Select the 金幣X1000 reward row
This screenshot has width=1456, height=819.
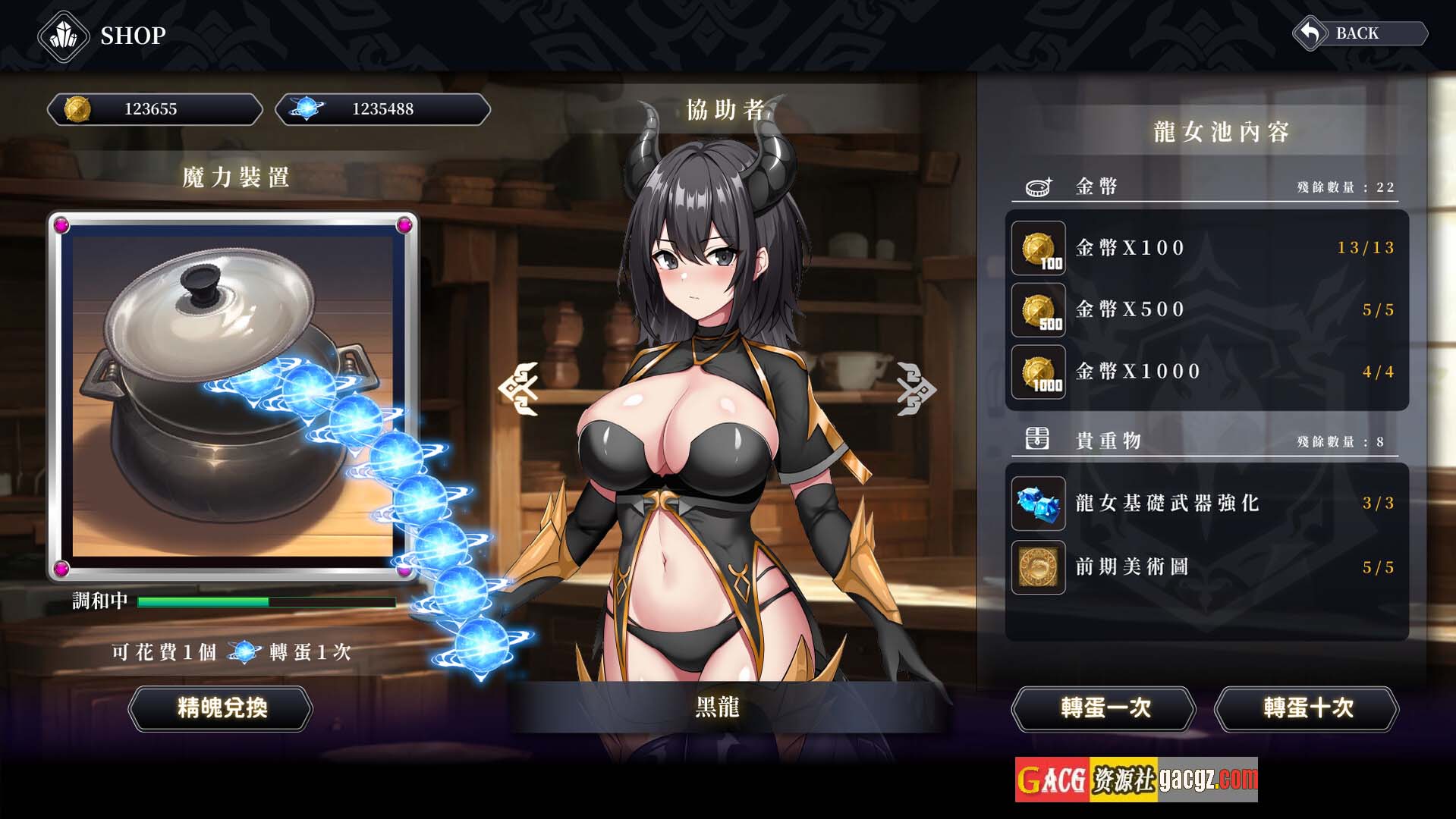[x=1206, y=372]
